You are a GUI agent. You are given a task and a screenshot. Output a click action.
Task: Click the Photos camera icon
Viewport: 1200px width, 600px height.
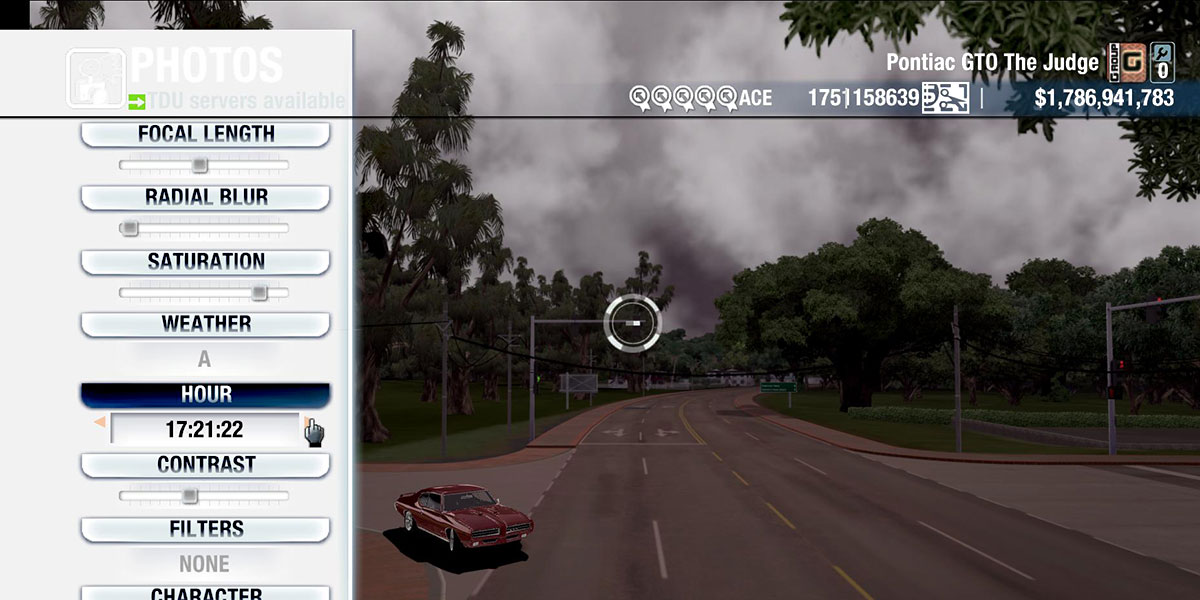point(96,78)
